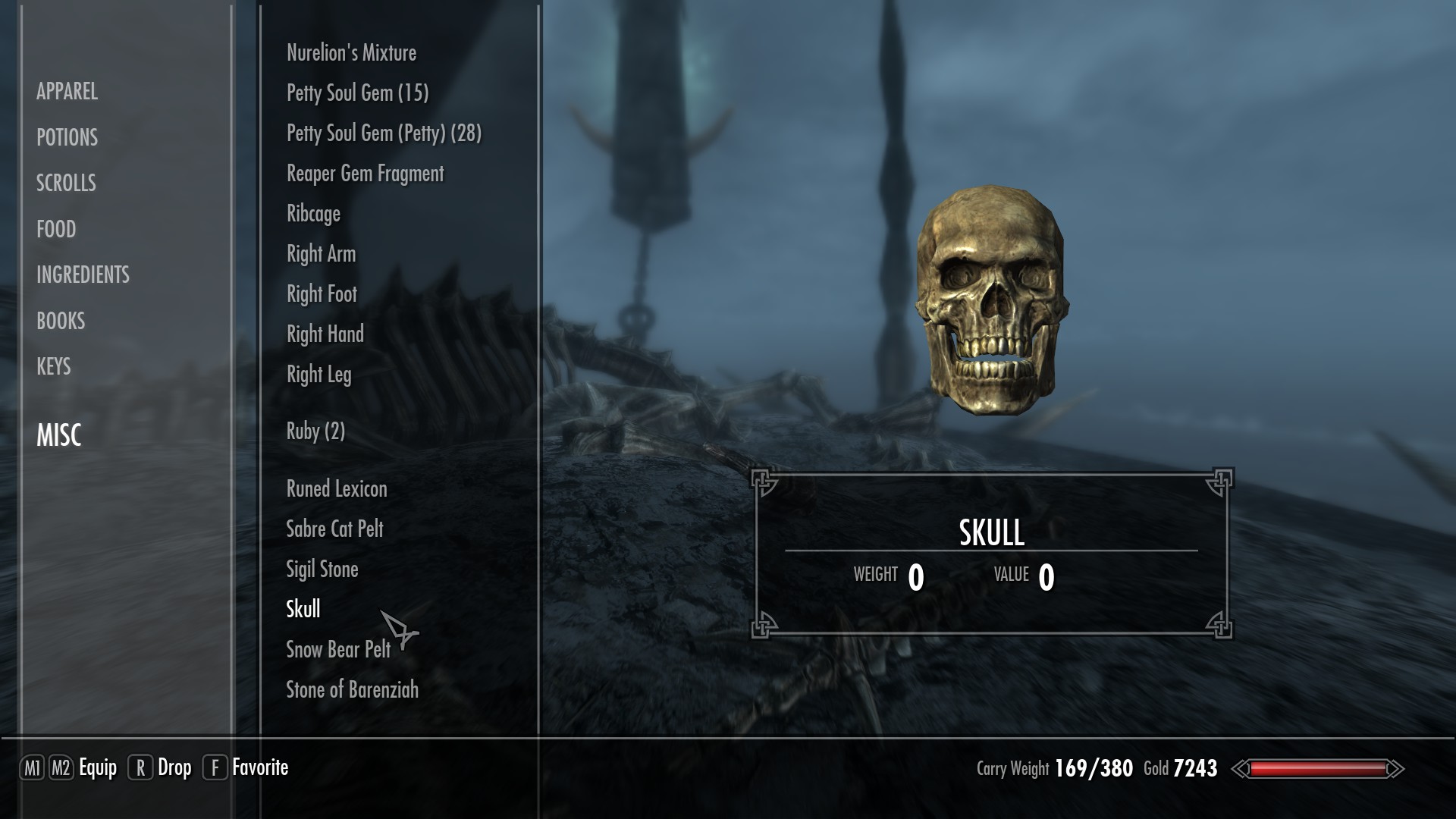Show the Scrolls category
This screenshot has width=1456, height=819.
[66, 183]
